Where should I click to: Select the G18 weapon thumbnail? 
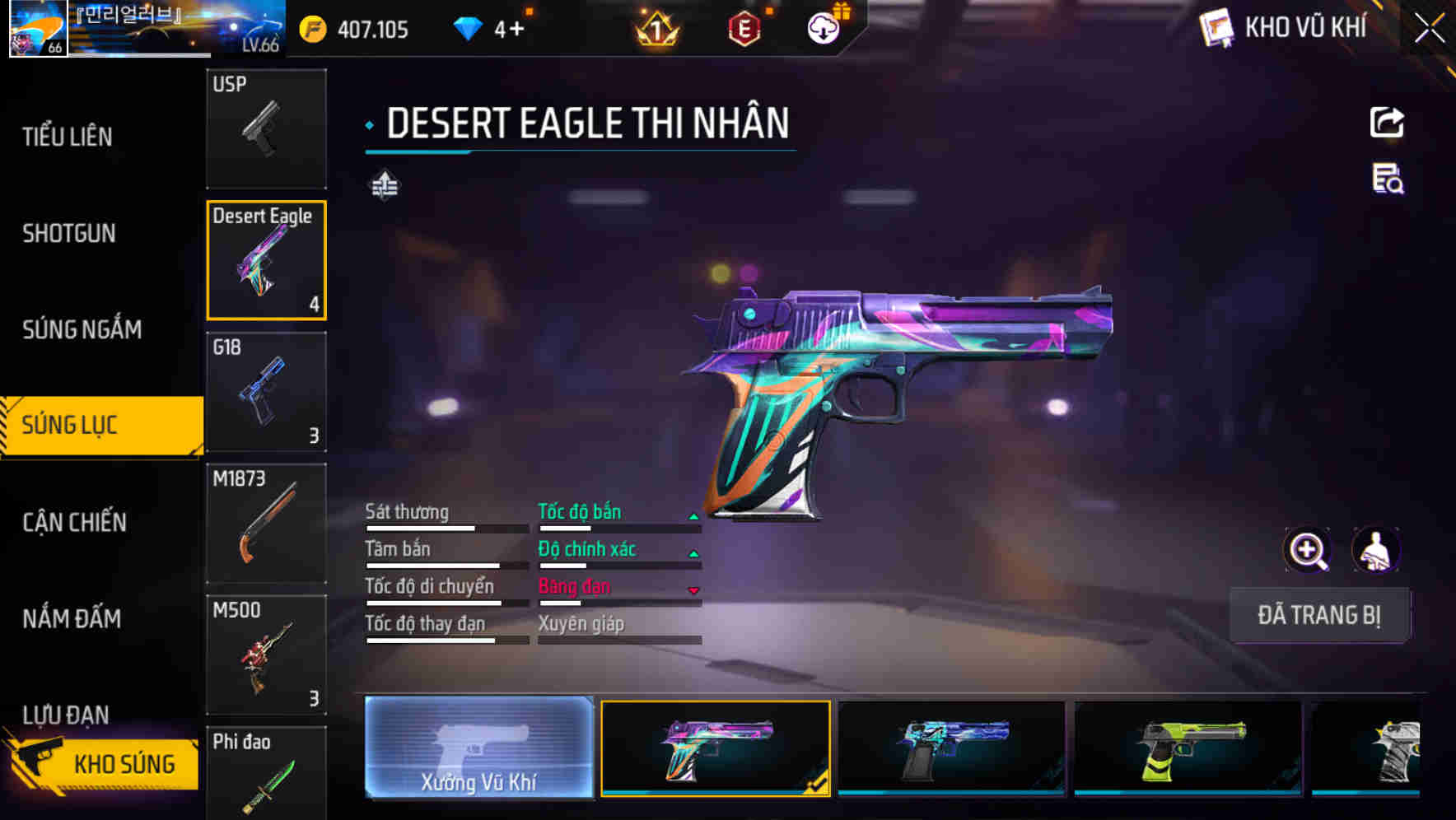pyautogui.click(x=267, y=393)
